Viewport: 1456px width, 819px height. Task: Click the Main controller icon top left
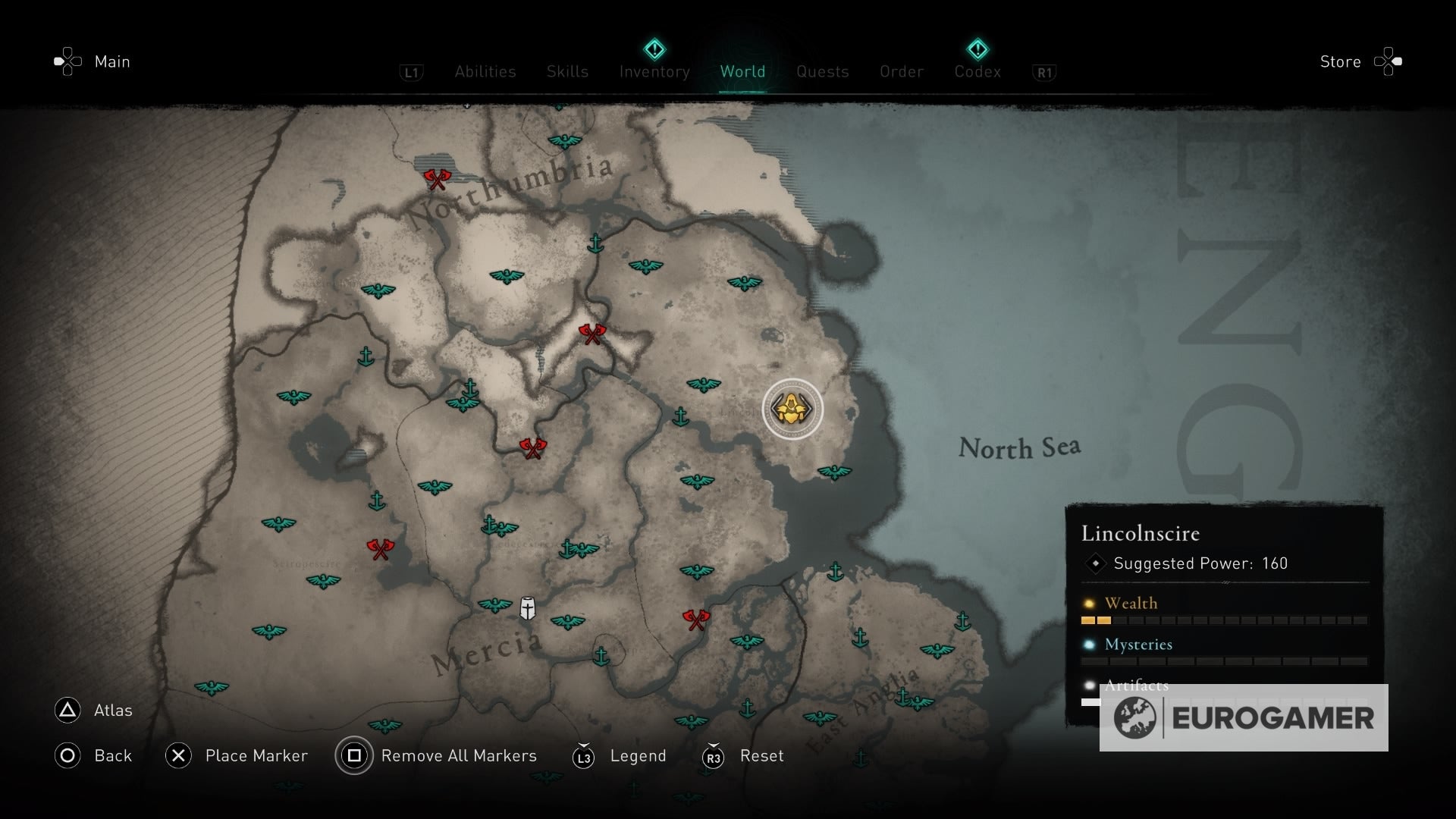pyautogui.click(x=67, y=61)
